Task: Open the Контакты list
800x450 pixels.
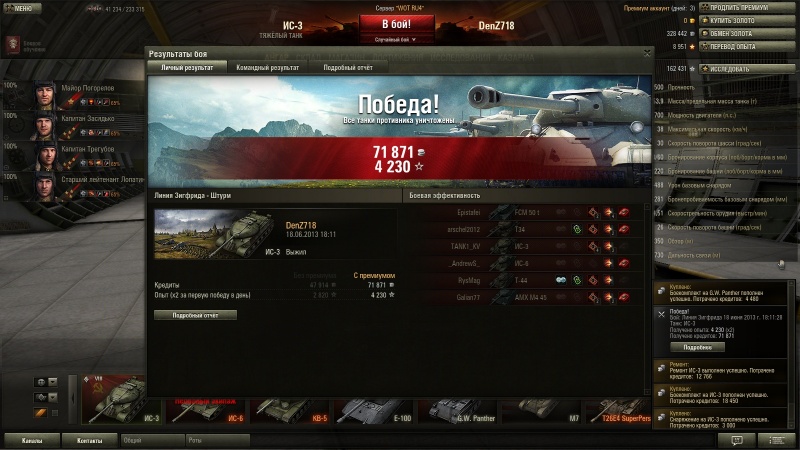Action: [90, 440]
